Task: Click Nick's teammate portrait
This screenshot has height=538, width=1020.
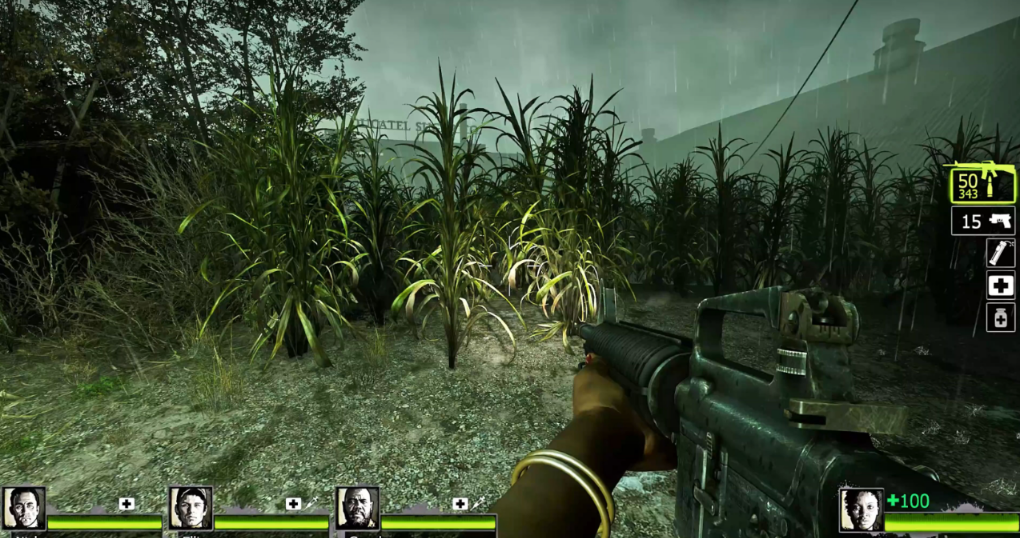Action: coord(22,508)
